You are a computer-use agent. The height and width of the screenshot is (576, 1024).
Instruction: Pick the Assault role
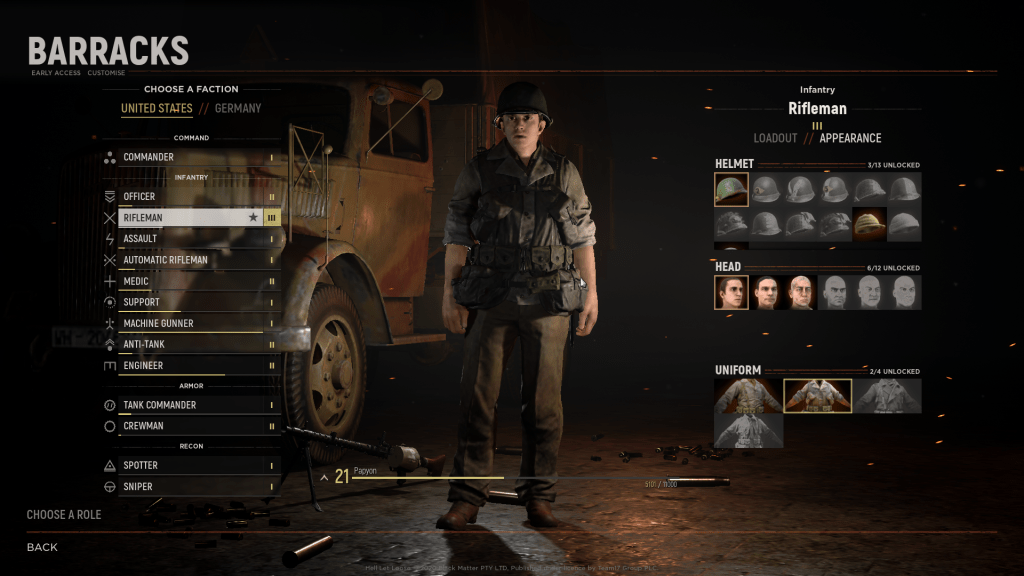click(x=190, y=239)
